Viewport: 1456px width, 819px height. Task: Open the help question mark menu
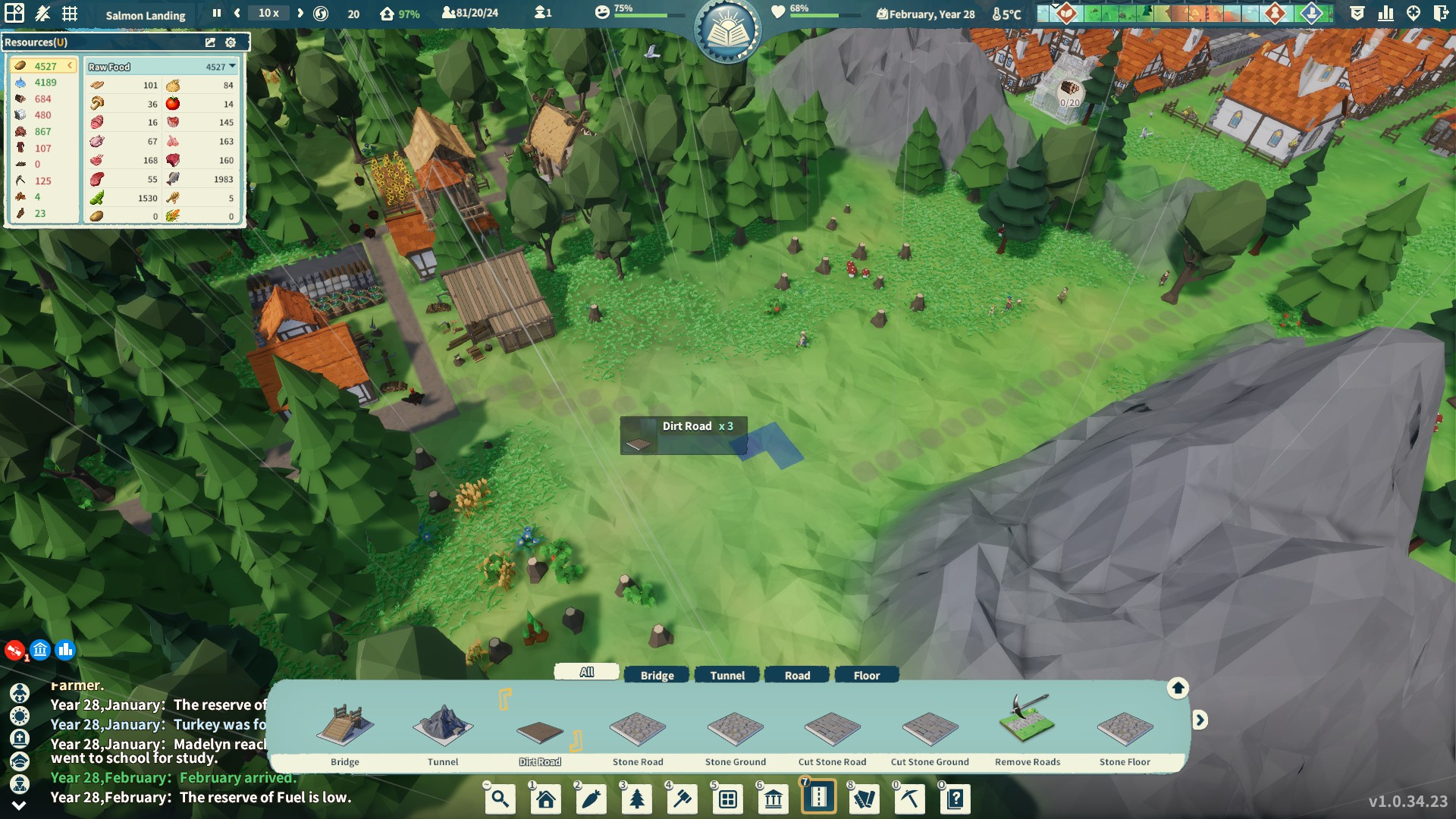click(955, 799)
